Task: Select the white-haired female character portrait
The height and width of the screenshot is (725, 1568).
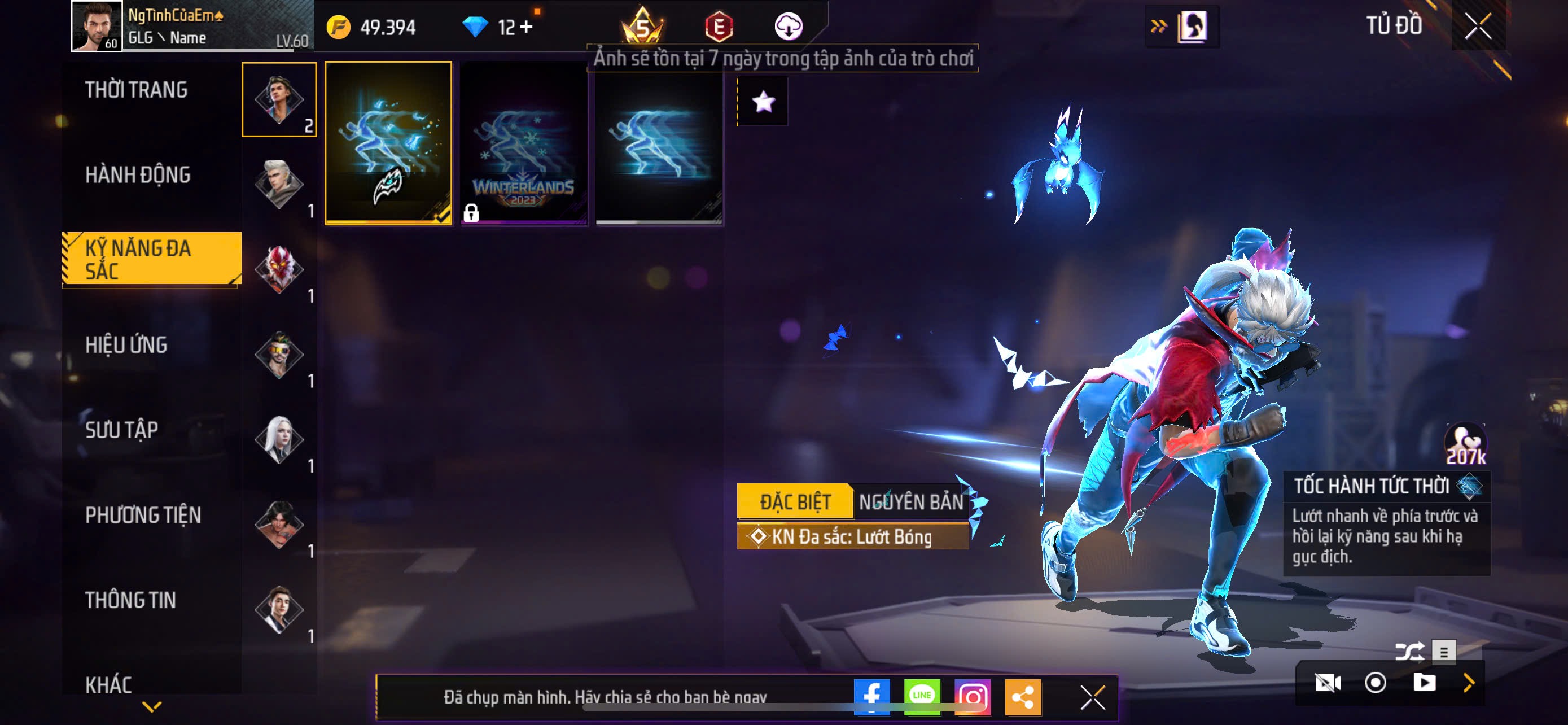Action: pyautogui.click(x=279, y=439)
